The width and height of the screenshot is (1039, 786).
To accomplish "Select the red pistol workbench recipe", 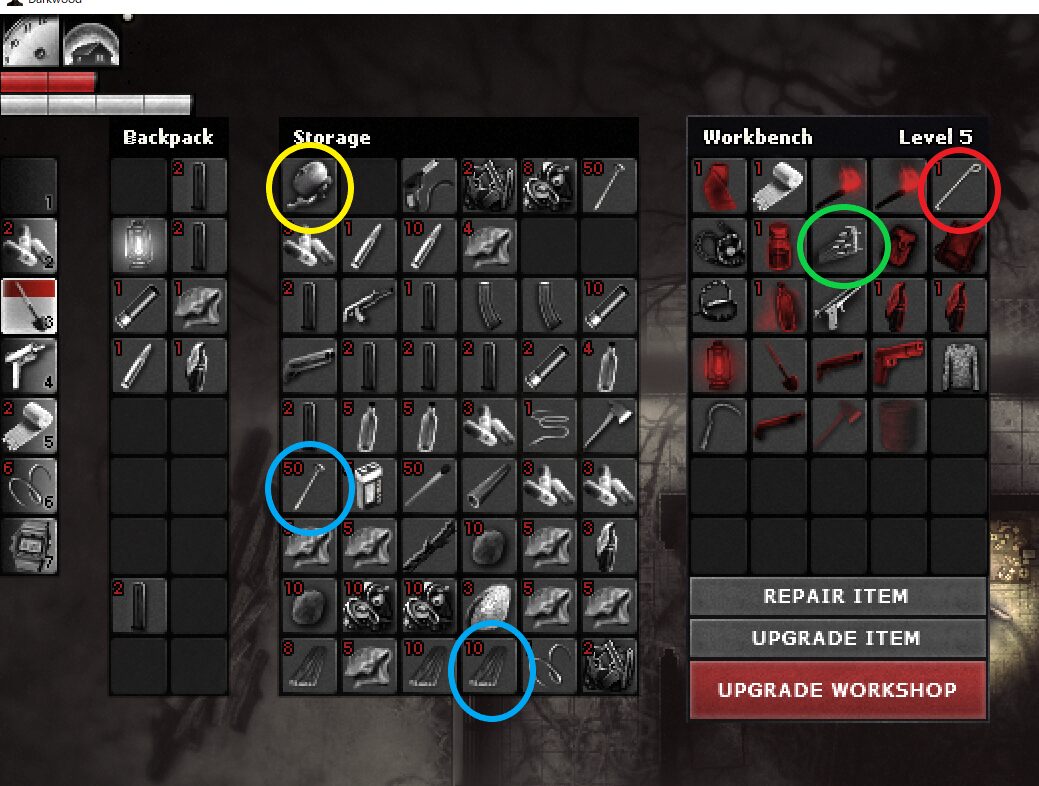I will [x=899, y=367].
